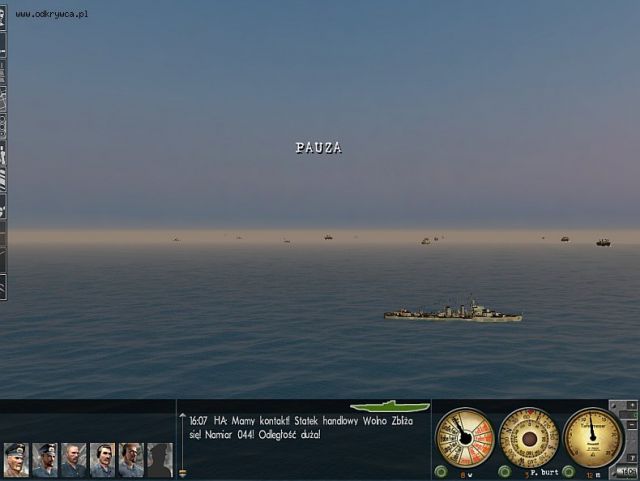Toggle the green button under depth gauge

click(x=569, y=472)
